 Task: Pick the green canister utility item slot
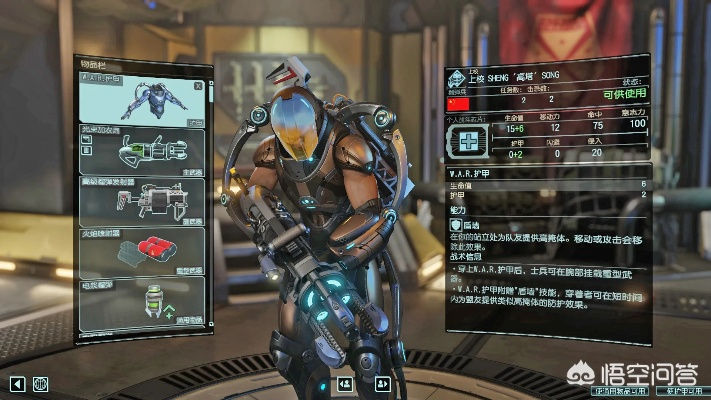142,298
